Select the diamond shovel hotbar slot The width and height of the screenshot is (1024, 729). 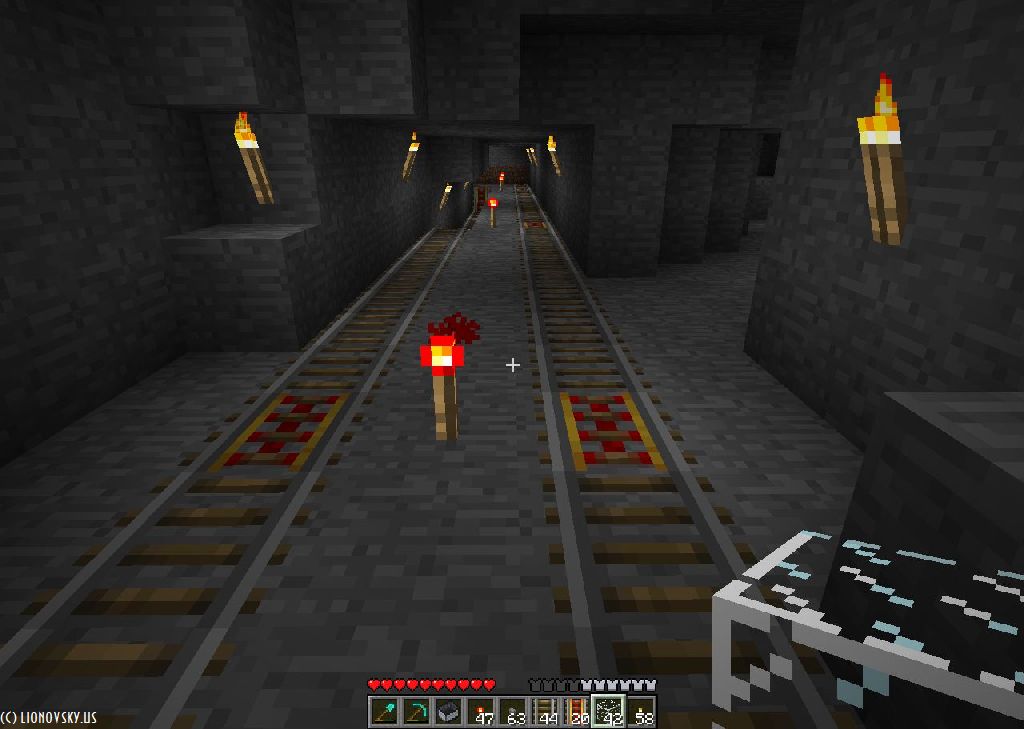[384, 712]
